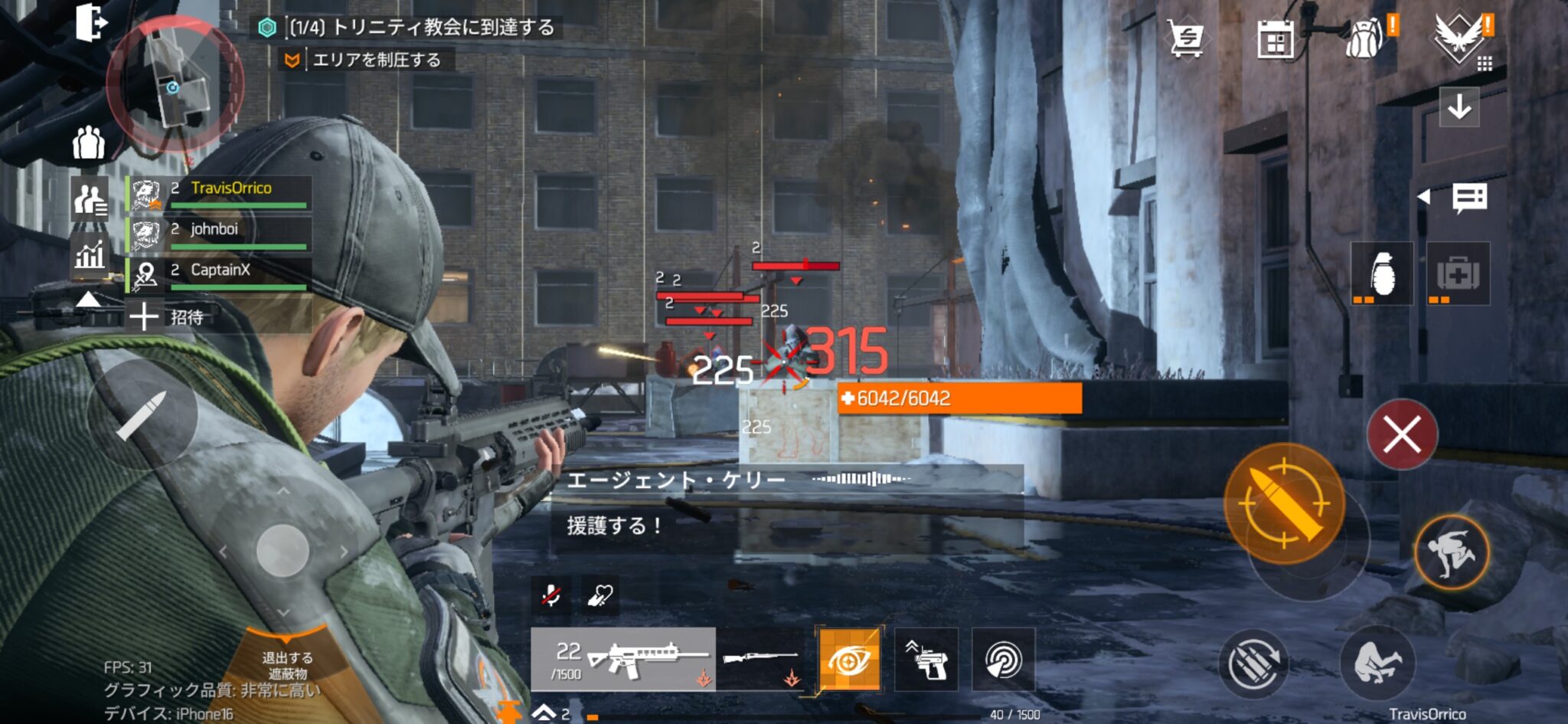Fire weapon with the orange bullet button
Viewport: 1568px width, 724px height.
coord(1284,503)
